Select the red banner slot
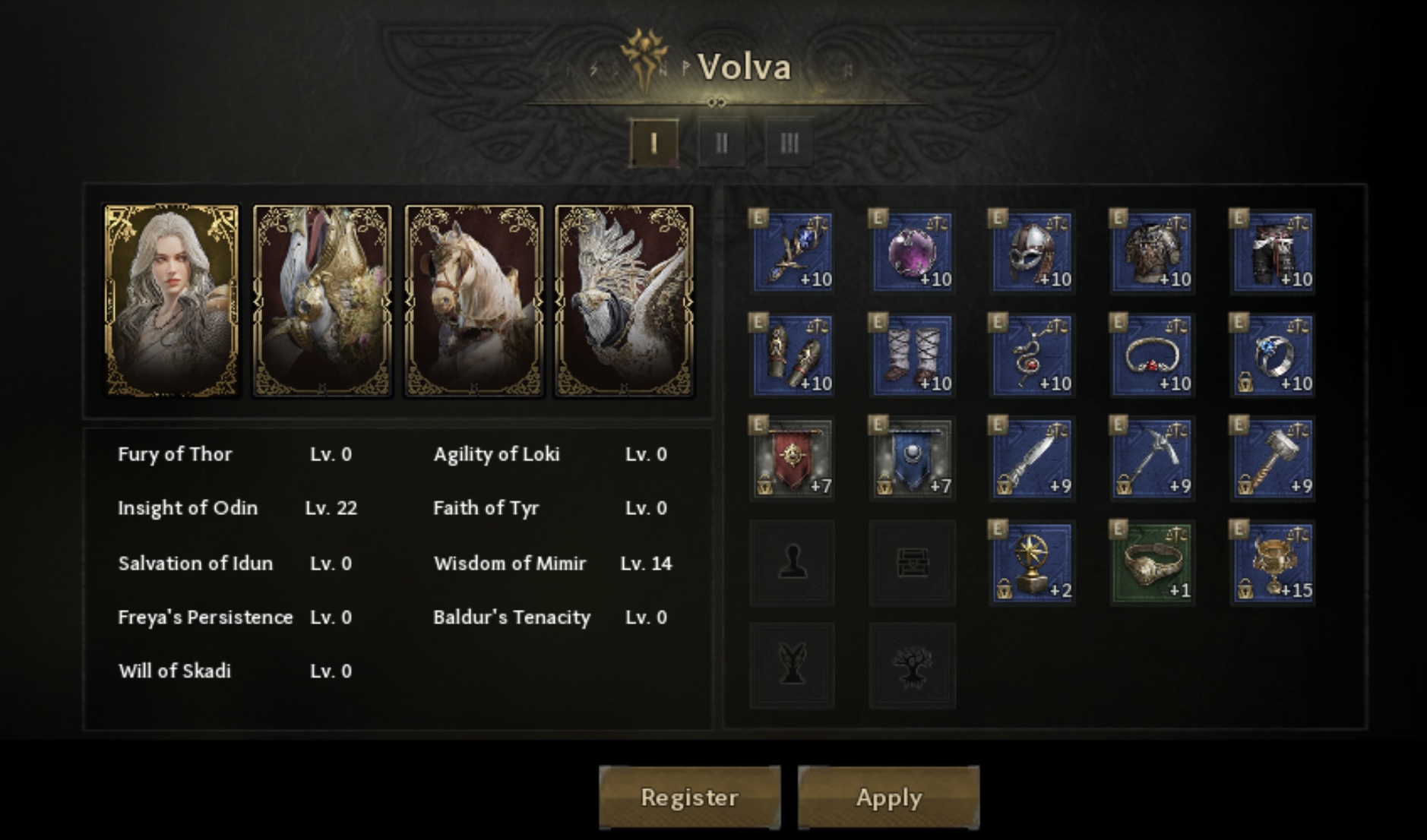Image resolution: width=1427 pixels, height=840 pixels. 793,459
